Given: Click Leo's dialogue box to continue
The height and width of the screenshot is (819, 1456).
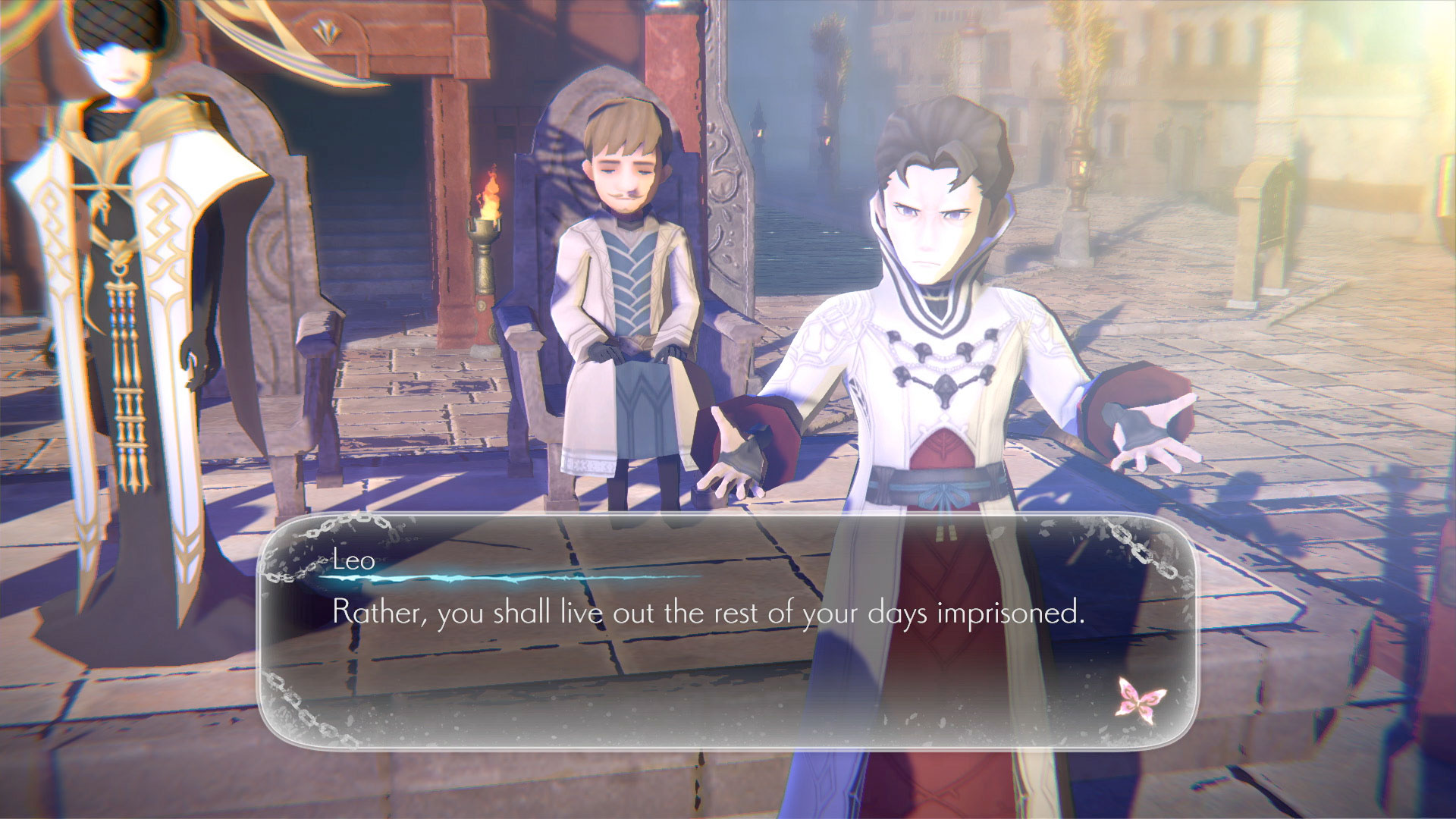Looking at the screenshot, I should coord(726,631).
